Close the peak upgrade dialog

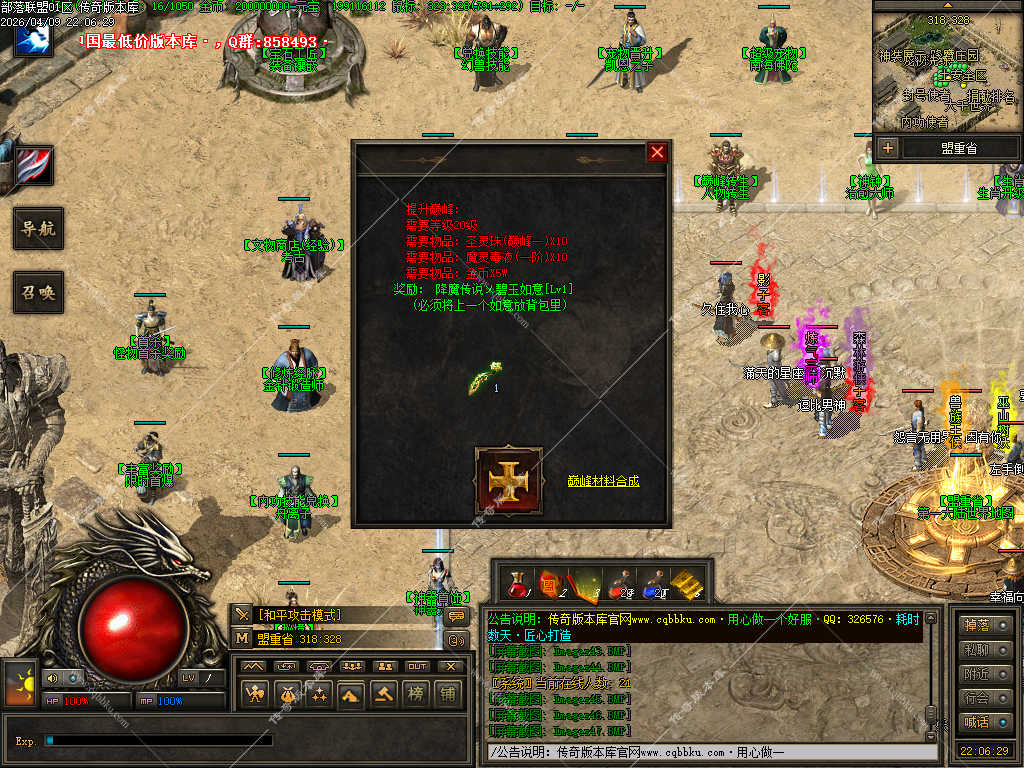tap(657, 152)
